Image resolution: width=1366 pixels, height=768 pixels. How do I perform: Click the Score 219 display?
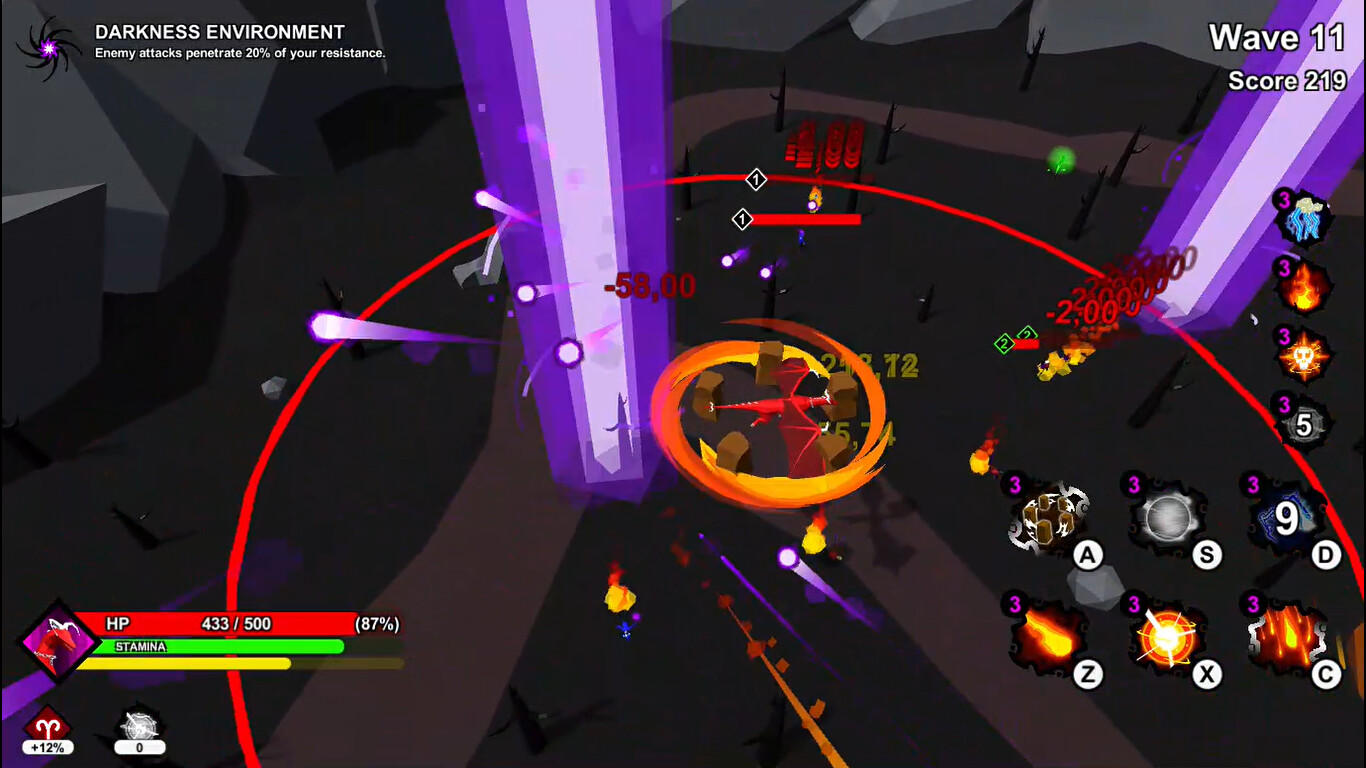click(1287, 81)
